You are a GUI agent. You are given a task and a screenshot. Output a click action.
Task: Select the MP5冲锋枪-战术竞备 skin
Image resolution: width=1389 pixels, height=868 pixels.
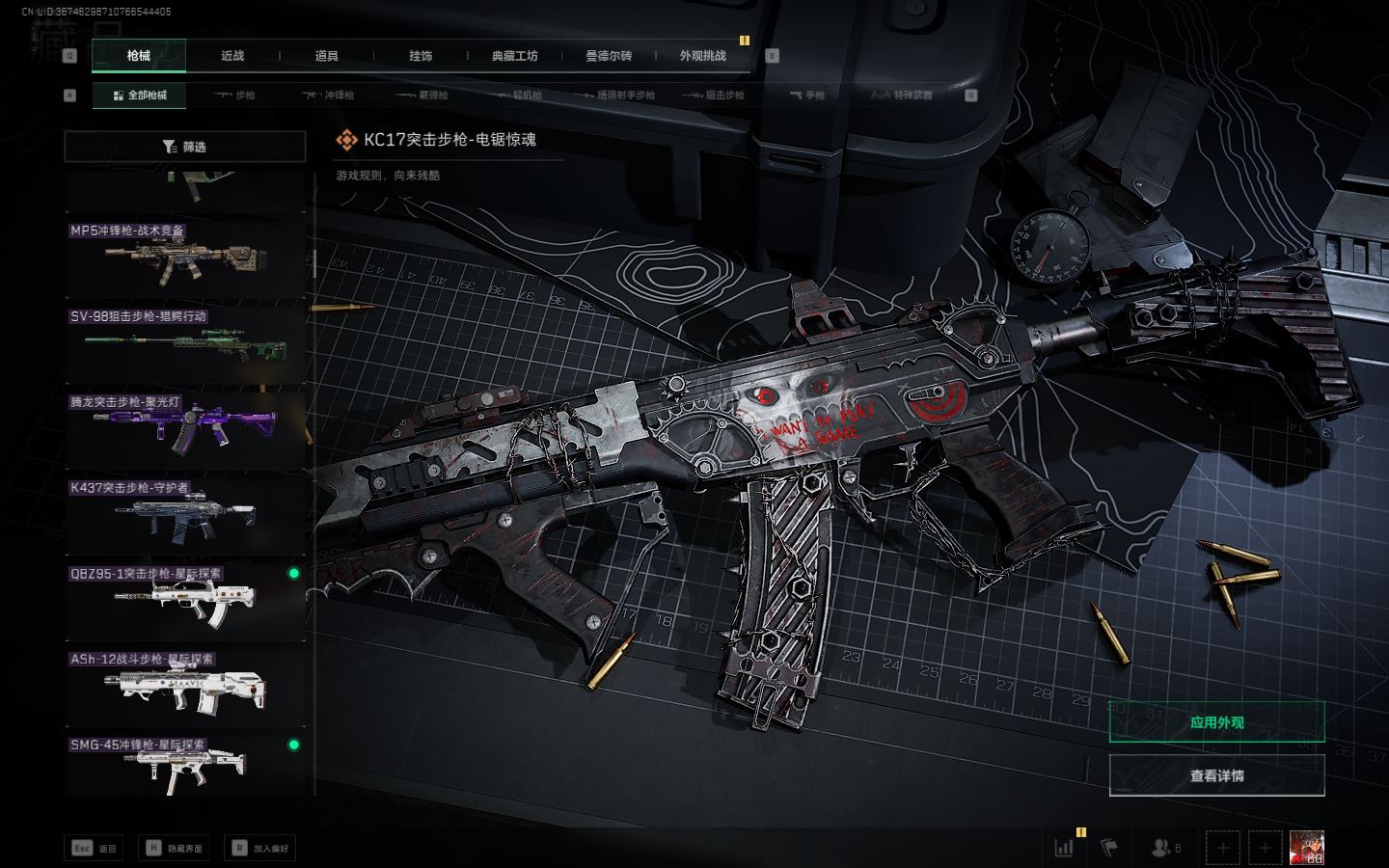tap(184, 258)
